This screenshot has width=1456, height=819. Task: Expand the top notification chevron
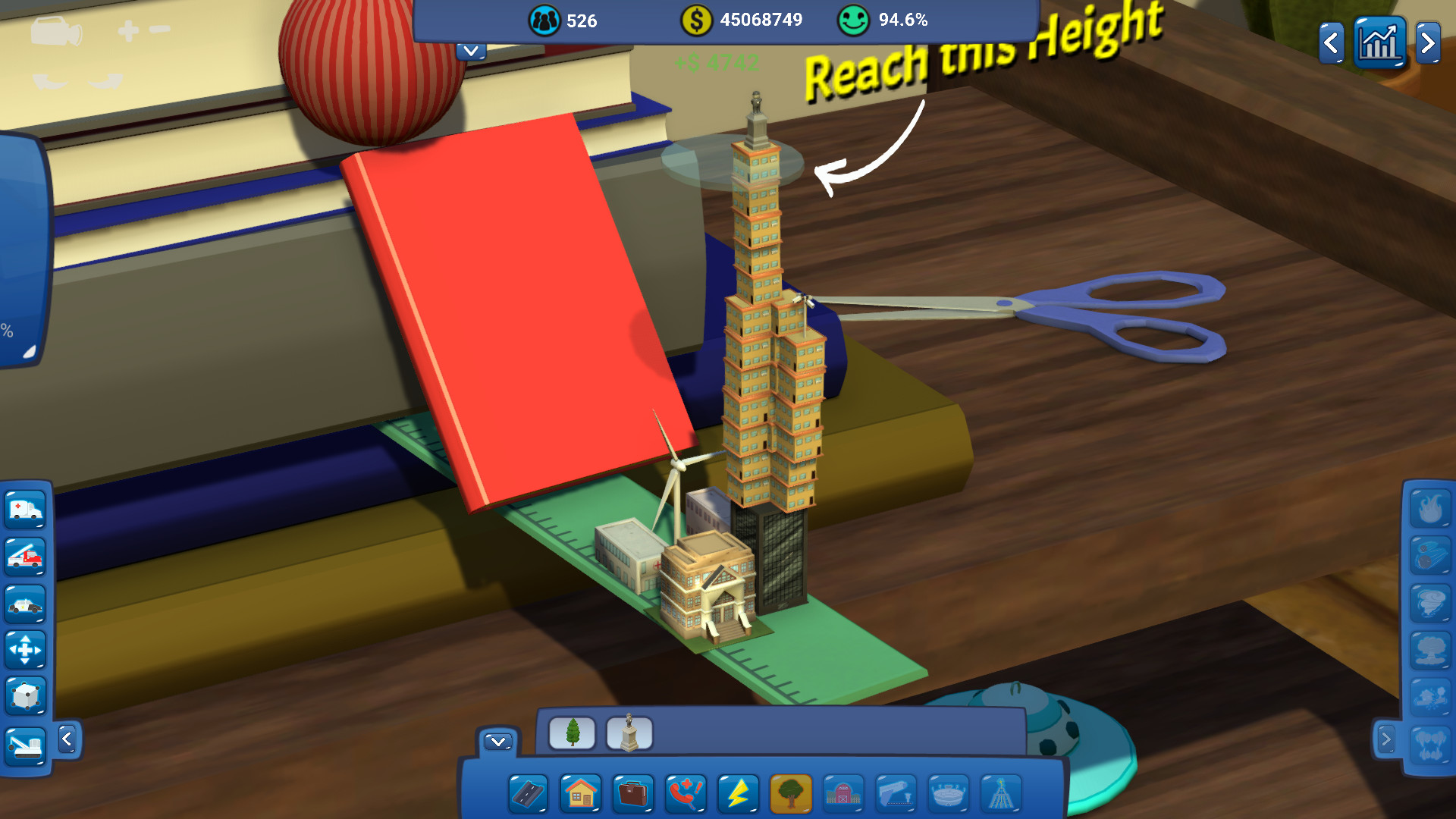tap(469, 51)
